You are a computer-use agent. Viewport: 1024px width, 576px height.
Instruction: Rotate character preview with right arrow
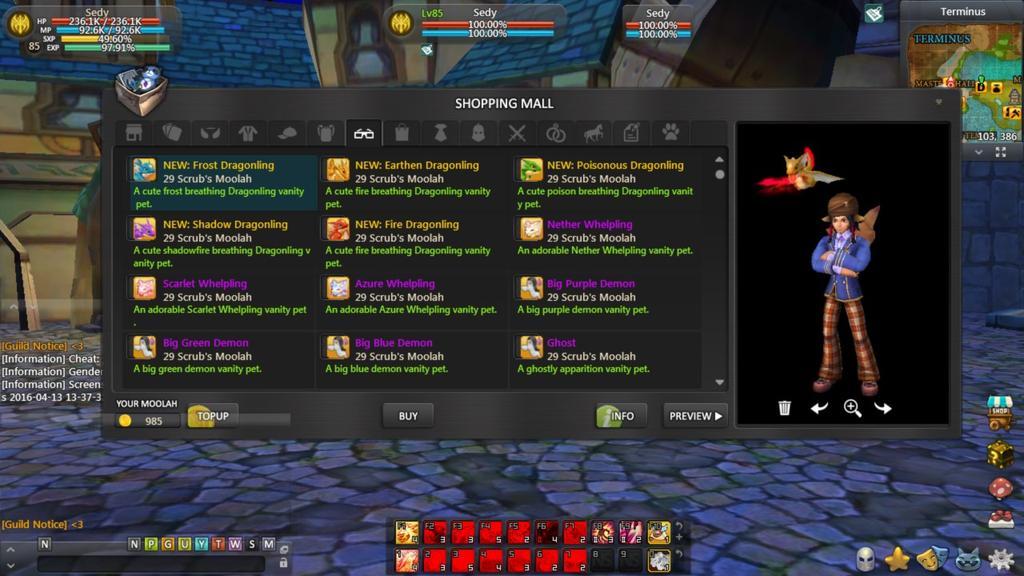click(883, 408)
